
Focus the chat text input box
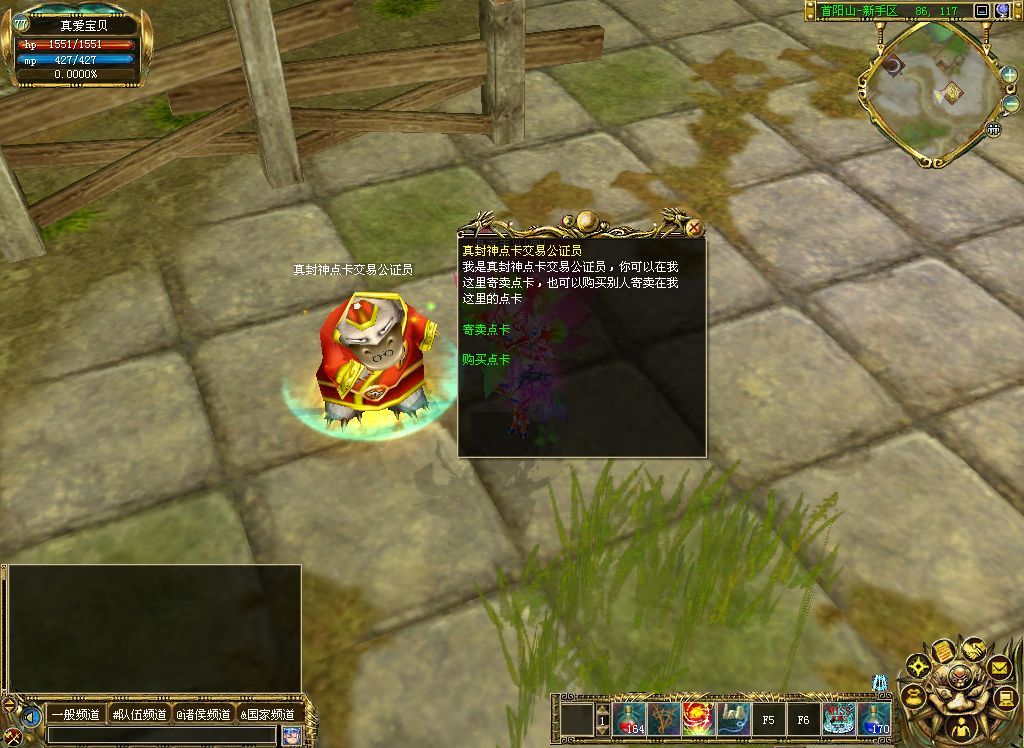160,735
